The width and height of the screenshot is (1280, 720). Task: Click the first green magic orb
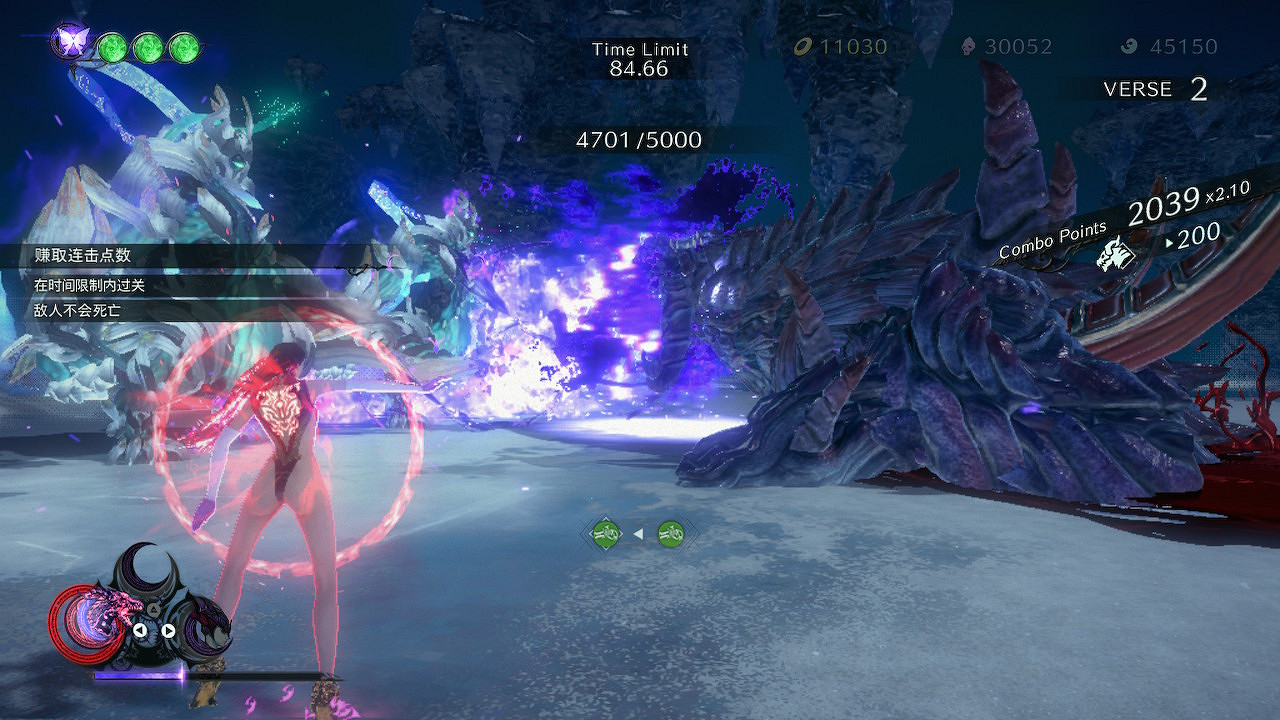[x=112, y=45]
